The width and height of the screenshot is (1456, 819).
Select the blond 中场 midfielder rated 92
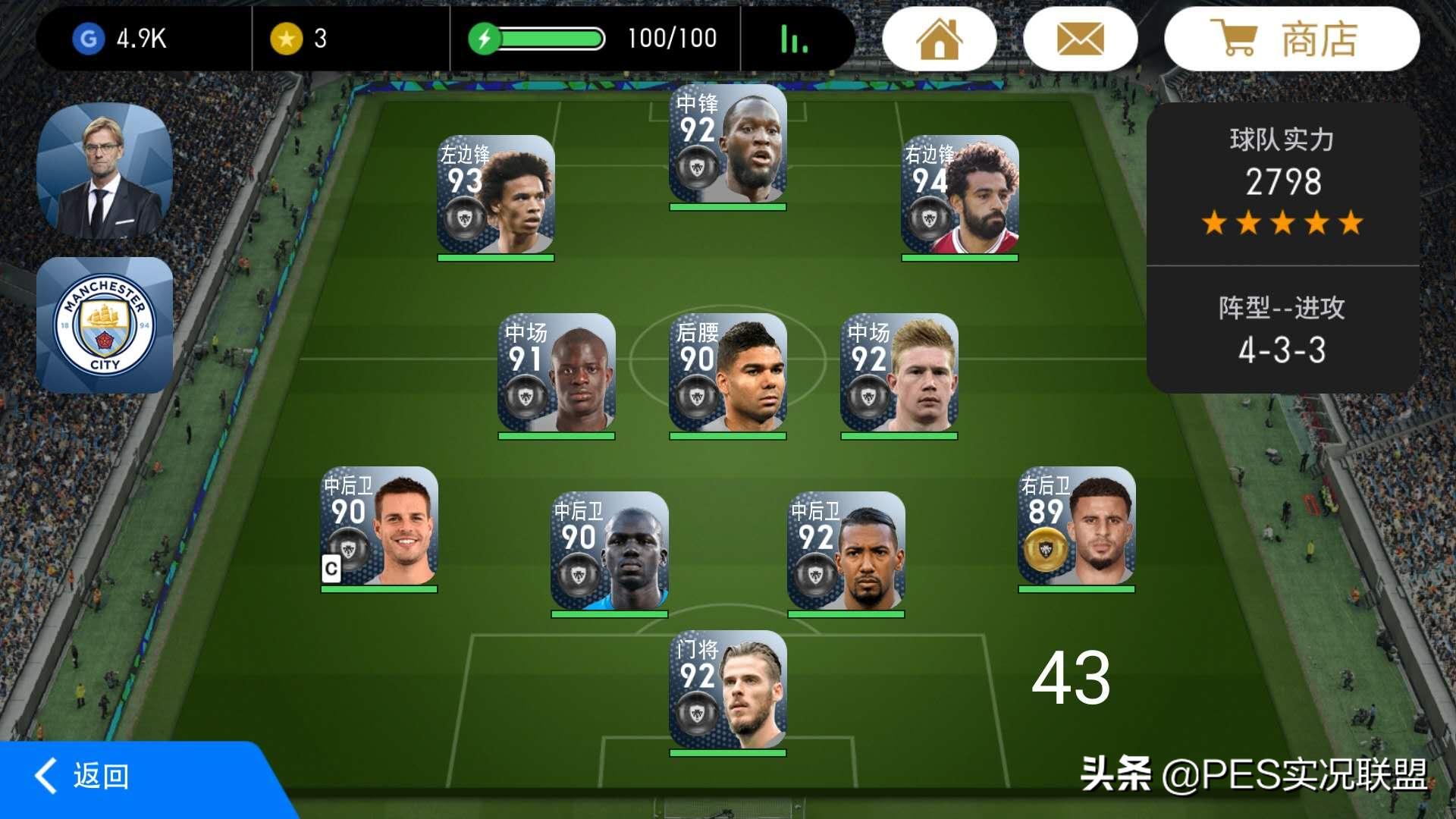[x=899, y=374]
